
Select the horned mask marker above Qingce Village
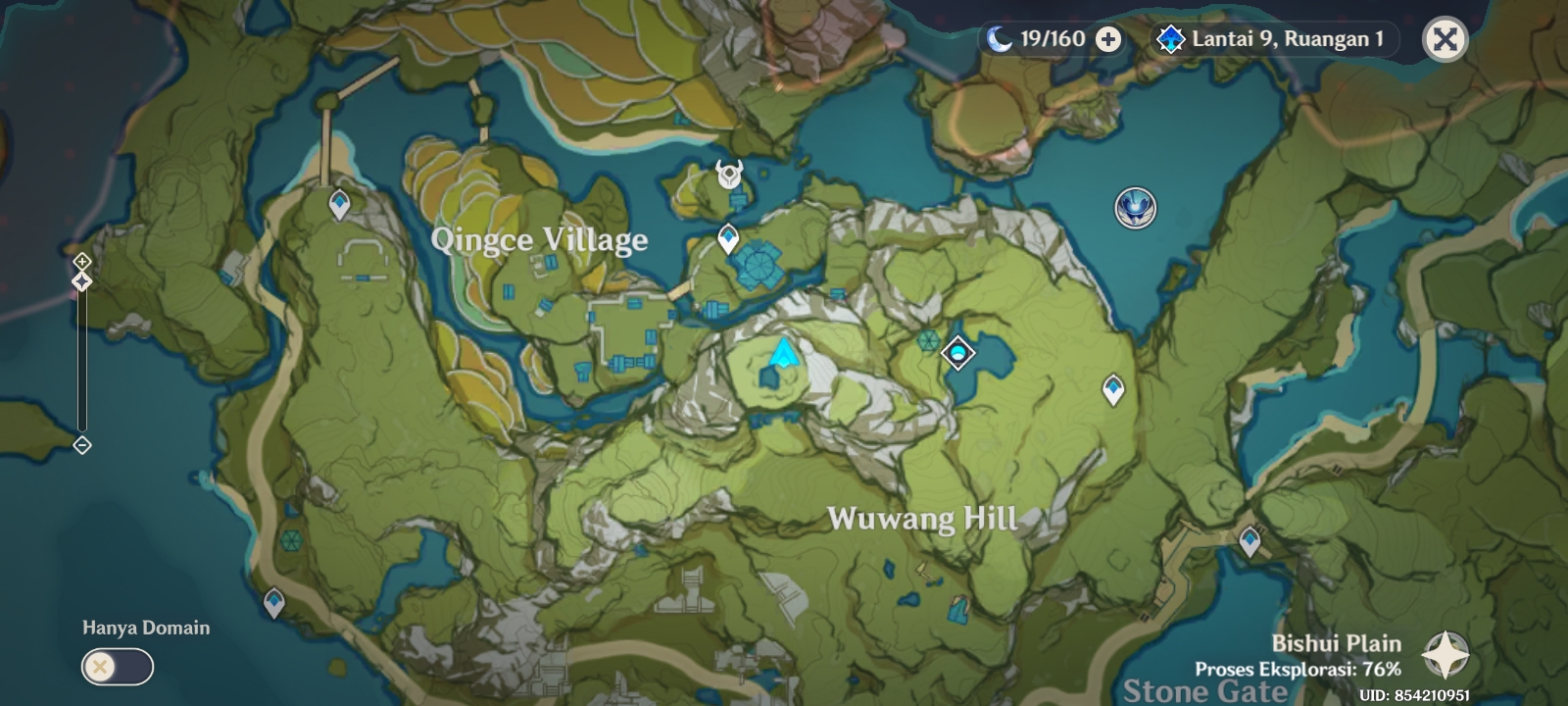pyautogui.click(x=728, y=175)
